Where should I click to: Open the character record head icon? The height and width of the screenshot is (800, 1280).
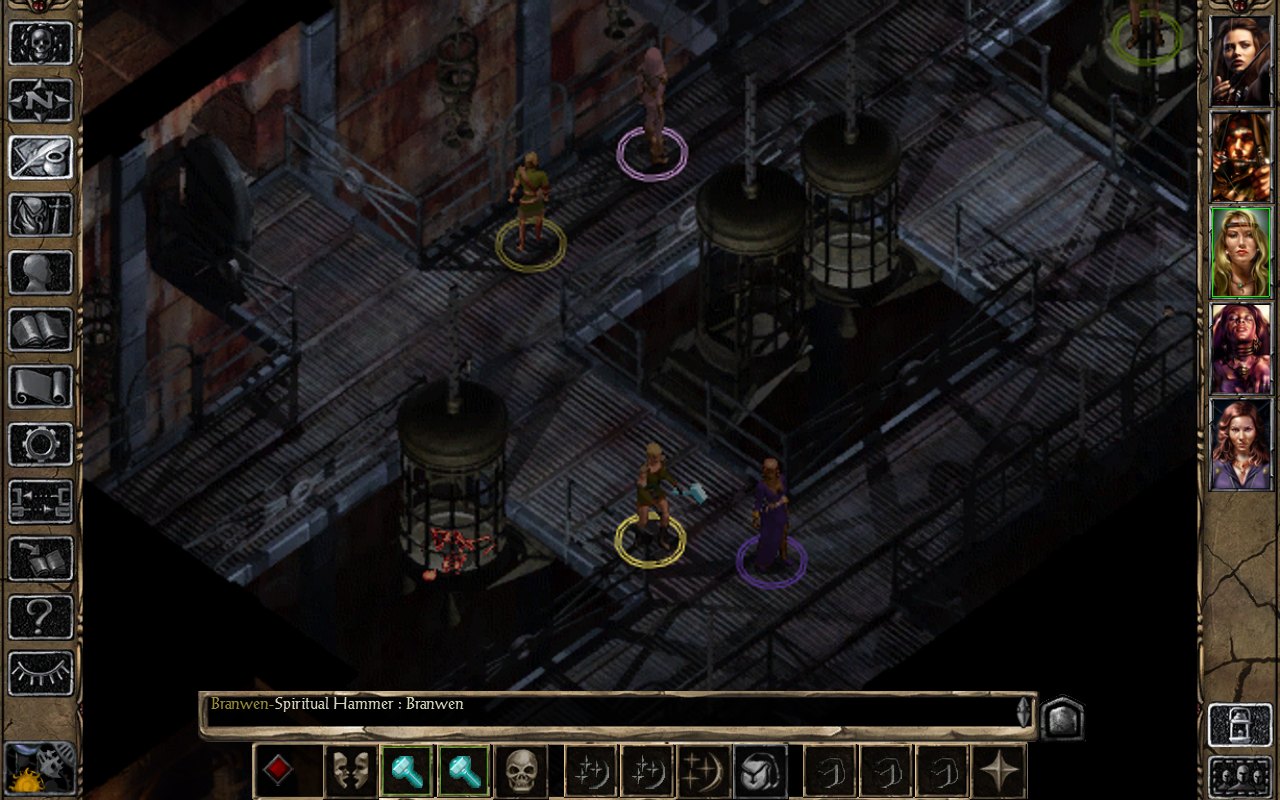coord(41,272)
